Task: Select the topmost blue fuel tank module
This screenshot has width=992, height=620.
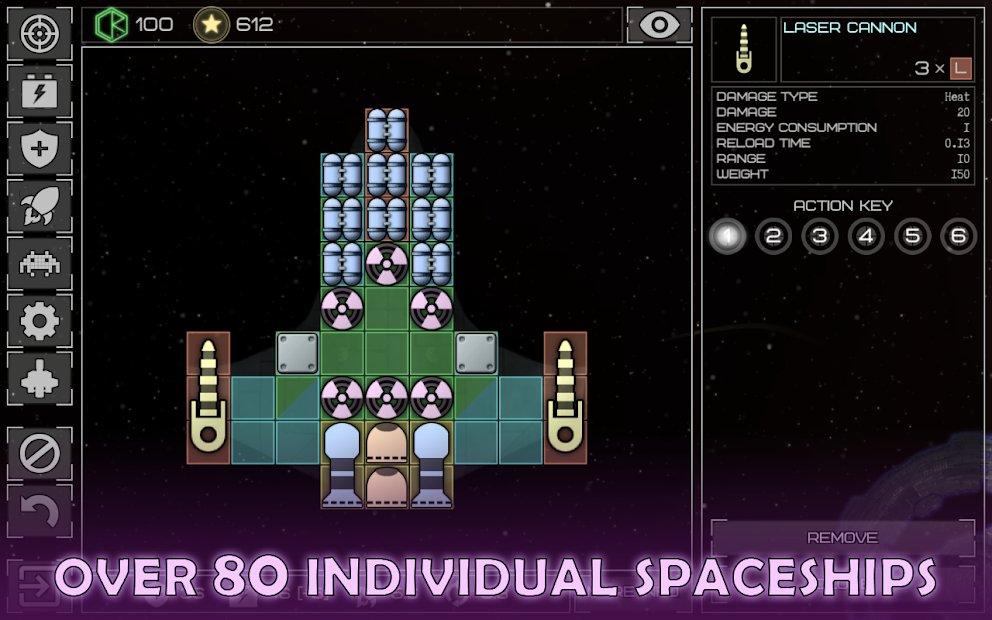Action: point(387,130)
